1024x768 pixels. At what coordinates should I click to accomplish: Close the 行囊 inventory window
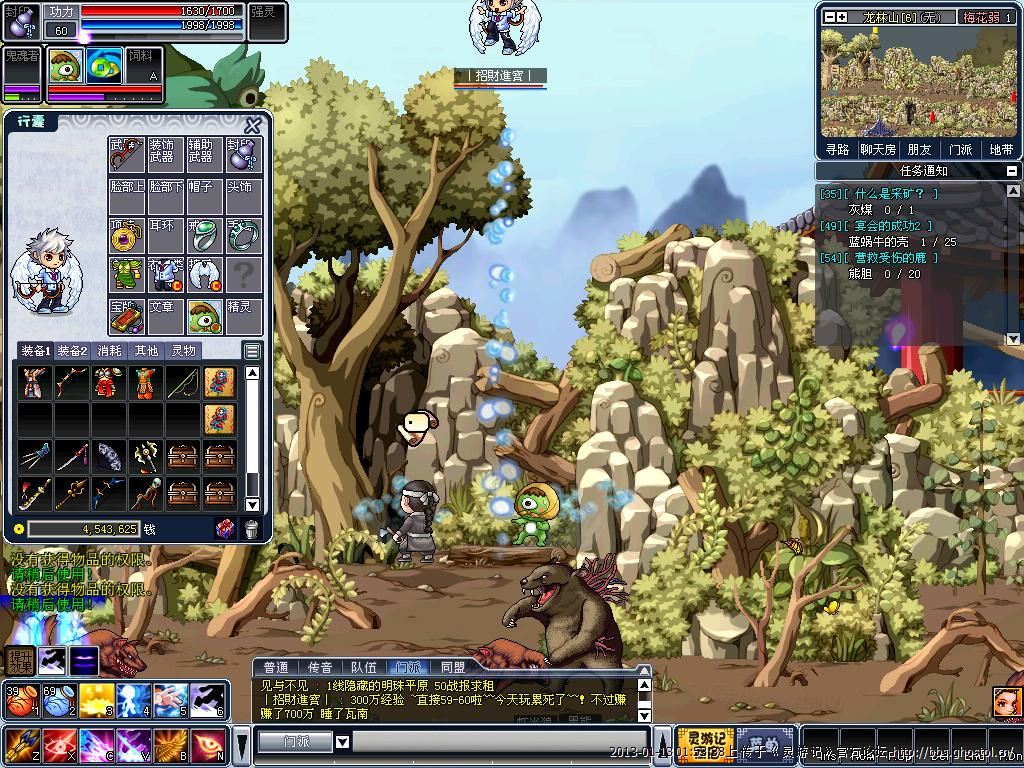tap(253, 125)
